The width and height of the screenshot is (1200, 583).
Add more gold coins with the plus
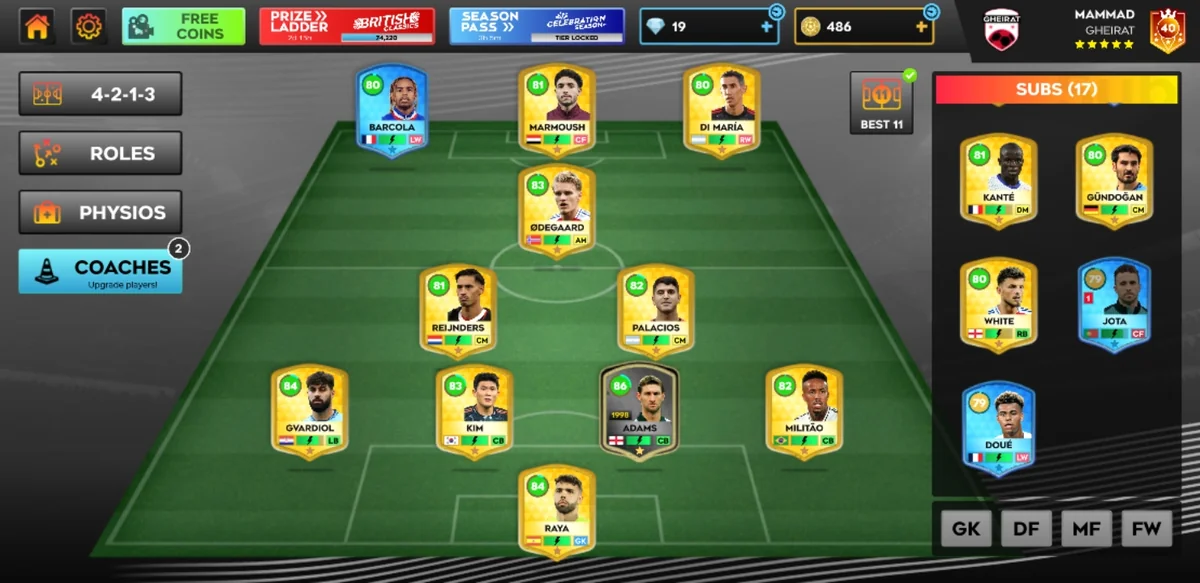(x=919, y=27)
